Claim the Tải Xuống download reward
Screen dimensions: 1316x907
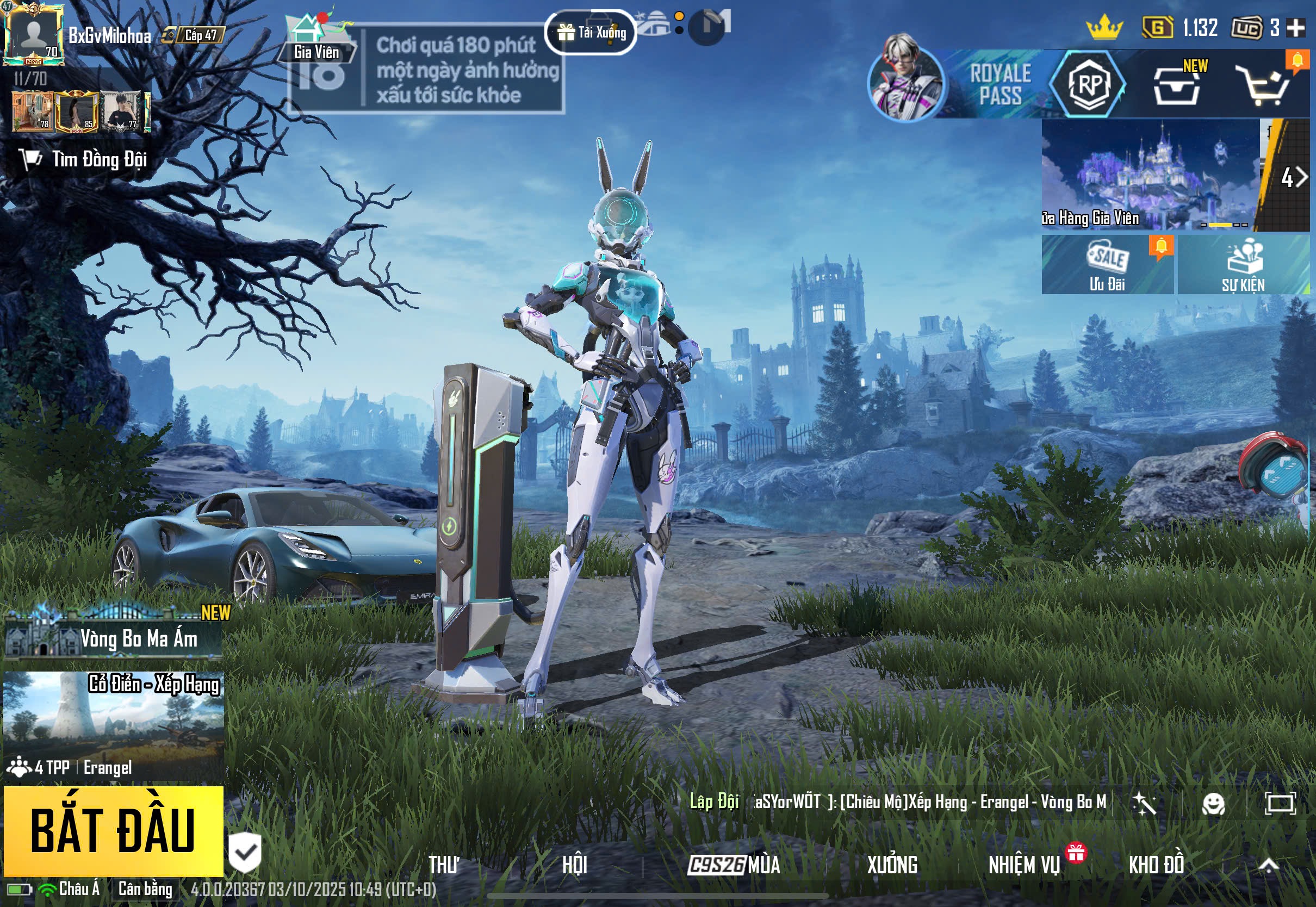click(x=591, y=33)
